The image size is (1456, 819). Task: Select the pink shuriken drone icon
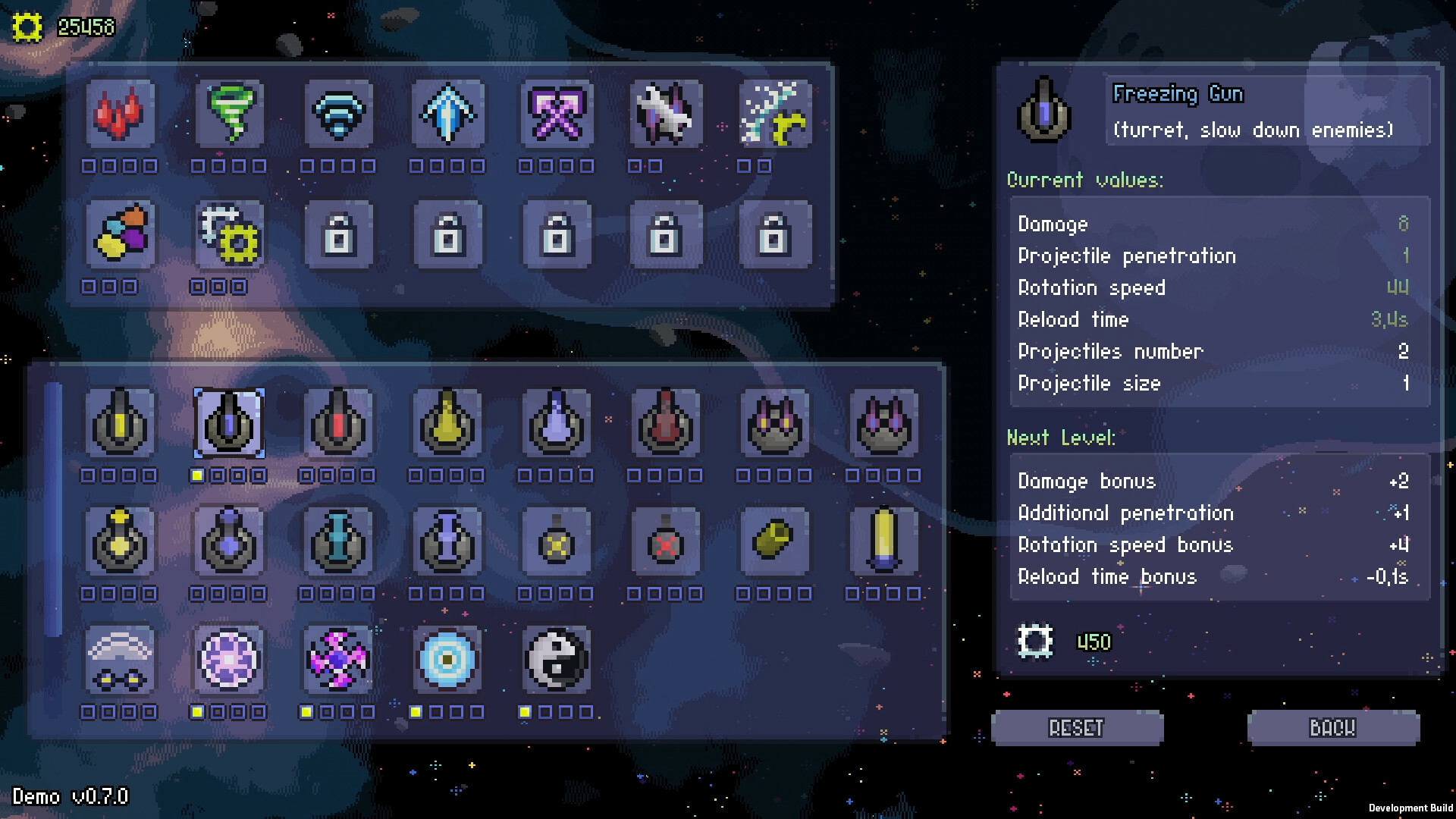pos(339,660)
